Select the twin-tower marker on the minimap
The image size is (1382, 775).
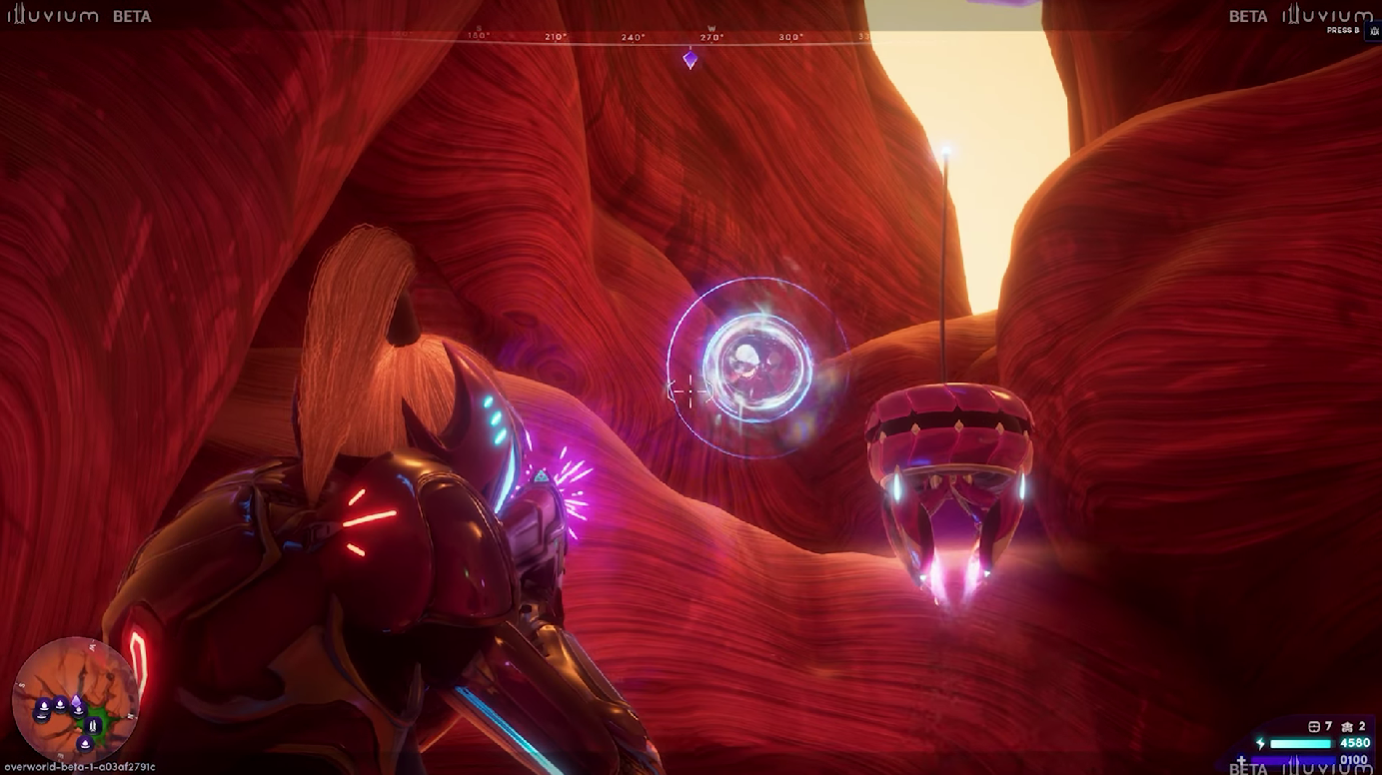pyautogui.click(x=93, y=725)
